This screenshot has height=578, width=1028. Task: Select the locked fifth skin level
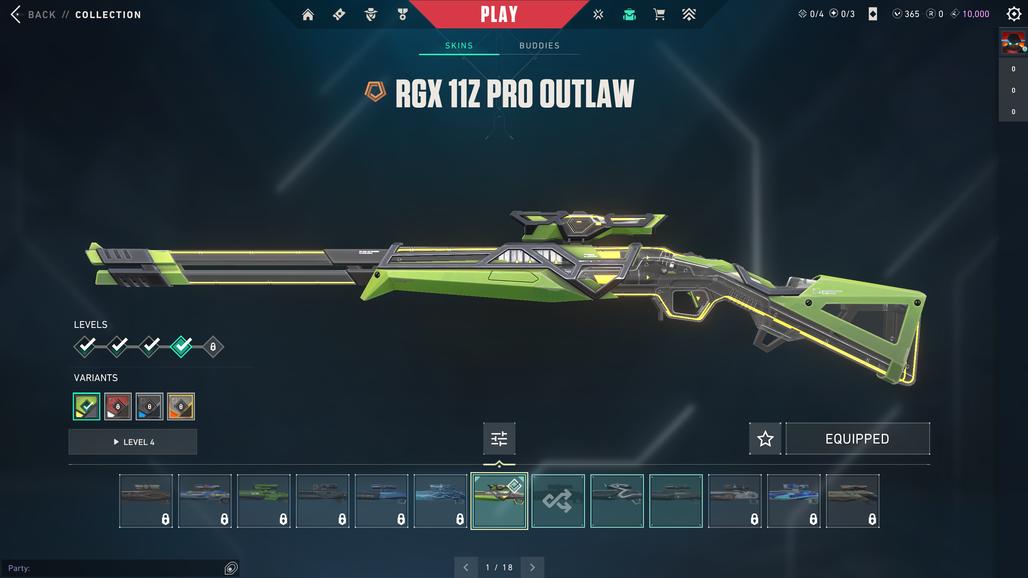[212, 347]
